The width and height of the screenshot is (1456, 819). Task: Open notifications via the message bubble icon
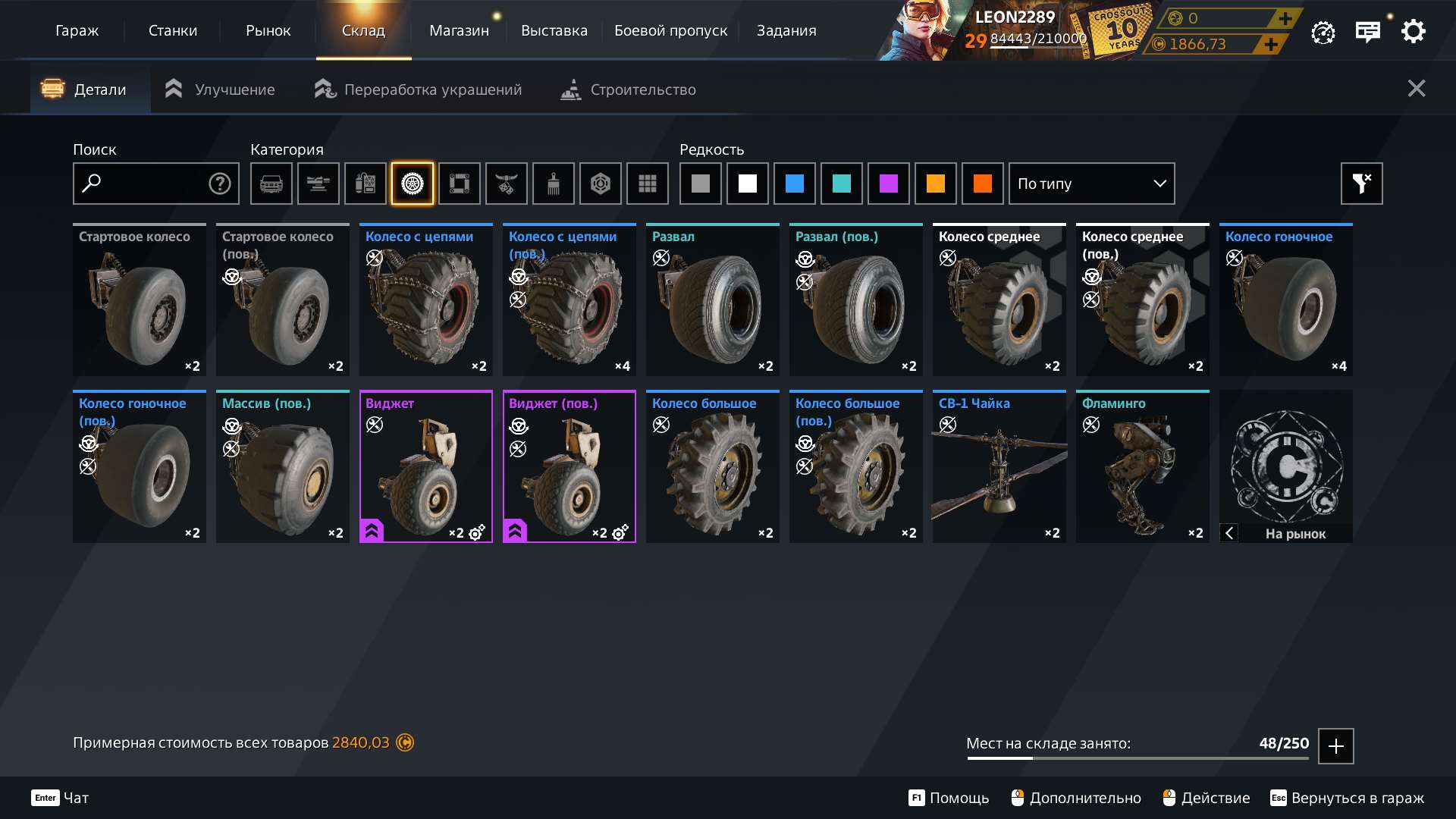[x=1368, y=31]
